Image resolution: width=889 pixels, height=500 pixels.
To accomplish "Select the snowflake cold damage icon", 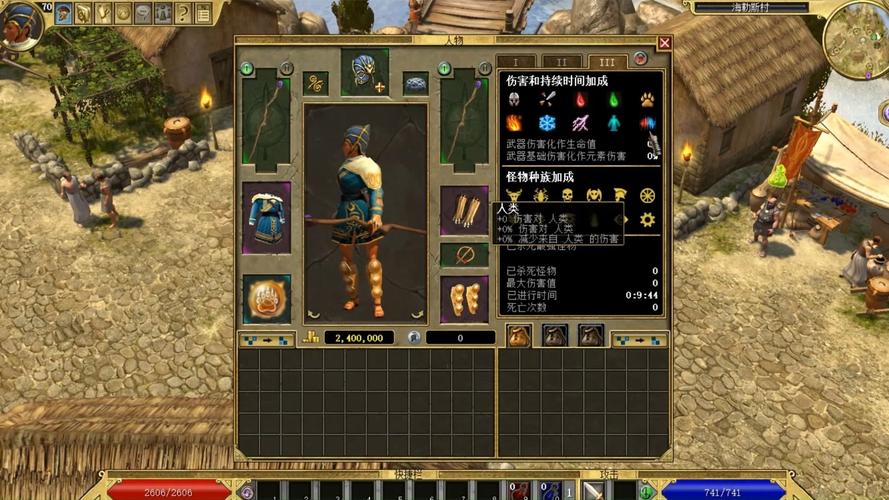I will [547, 124].
